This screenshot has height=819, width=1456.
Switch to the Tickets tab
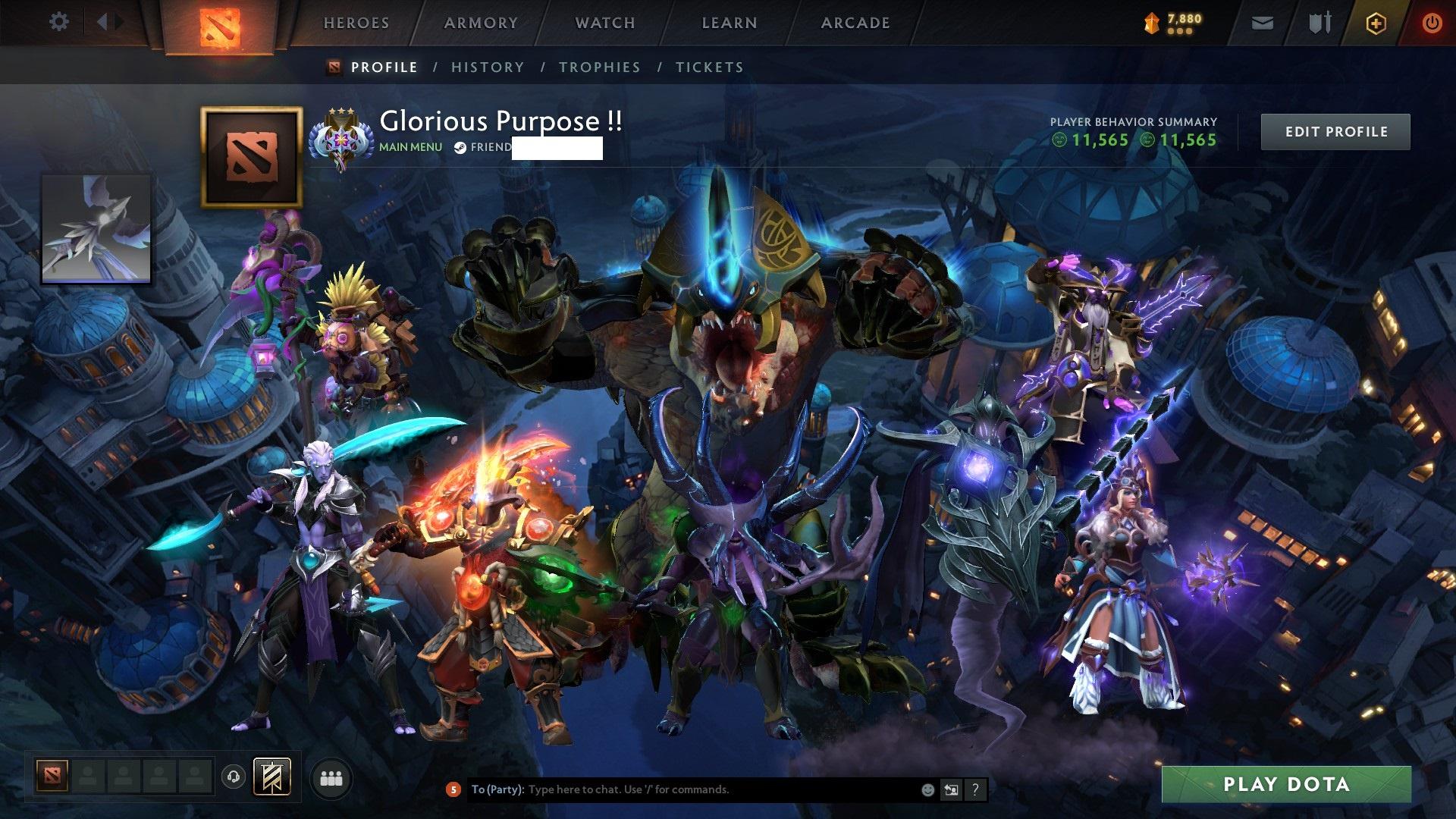pos(709,67)
